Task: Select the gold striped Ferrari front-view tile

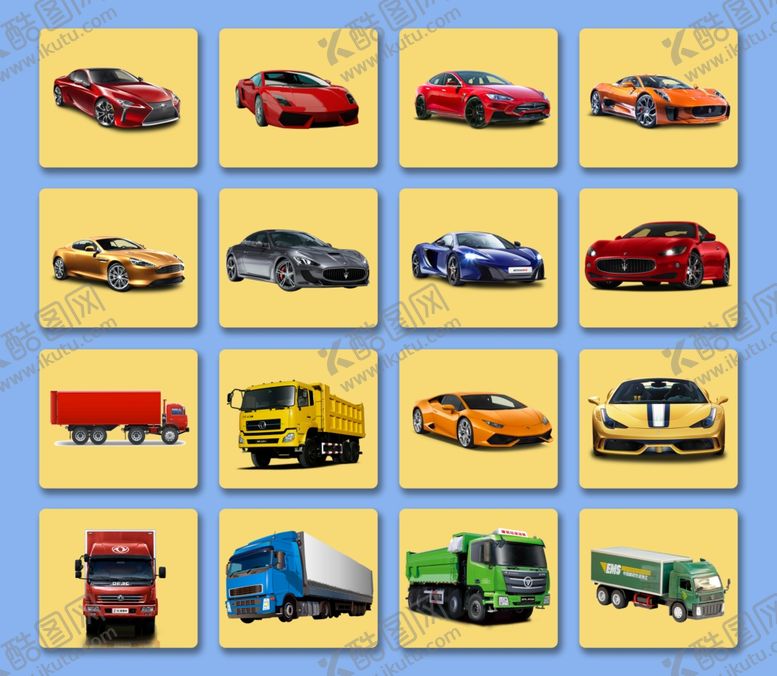Action: tap(658, 418)
